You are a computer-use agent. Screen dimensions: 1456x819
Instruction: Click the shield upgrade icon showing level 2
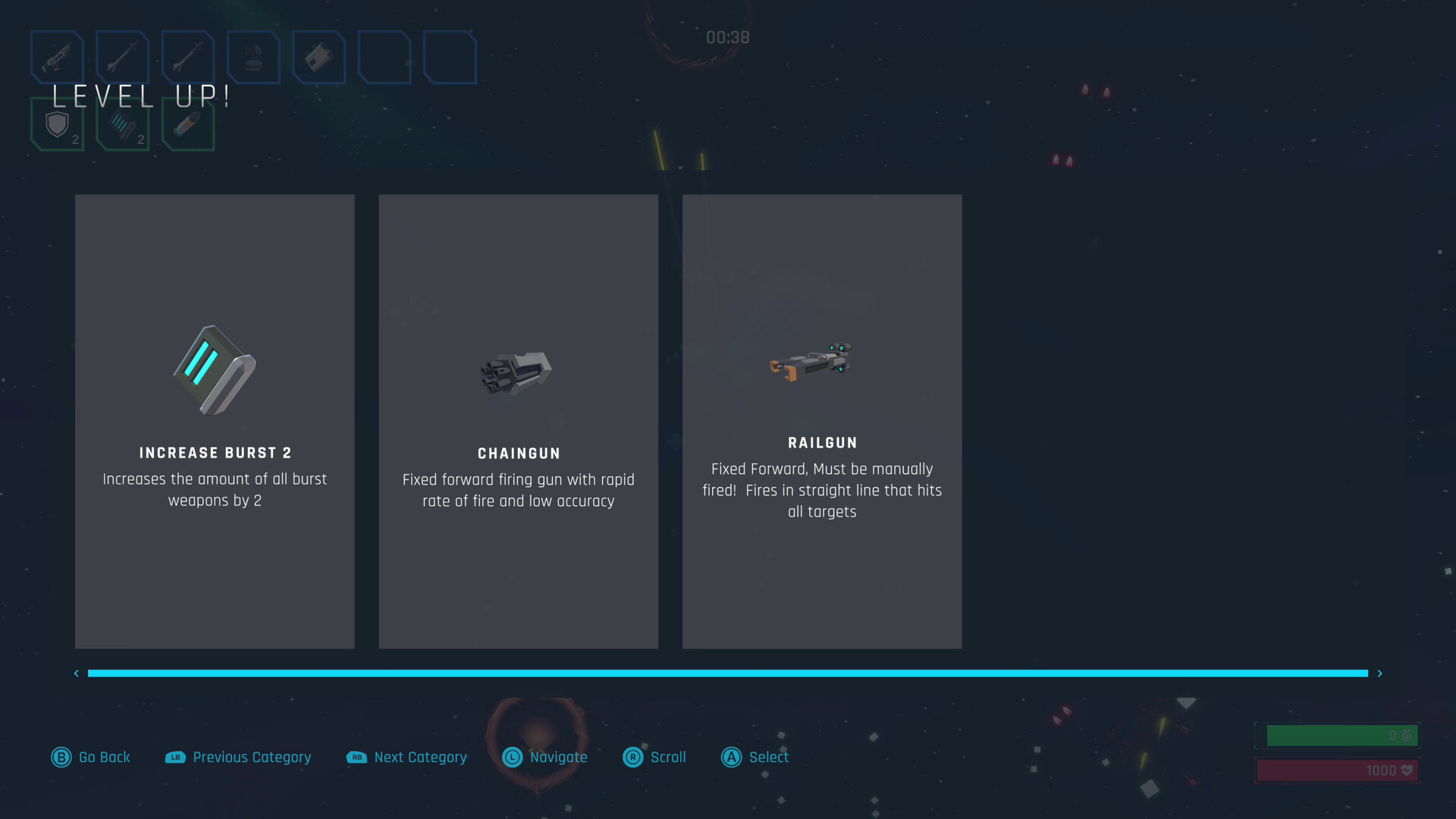pyautogui.click(x=57, y=125)
